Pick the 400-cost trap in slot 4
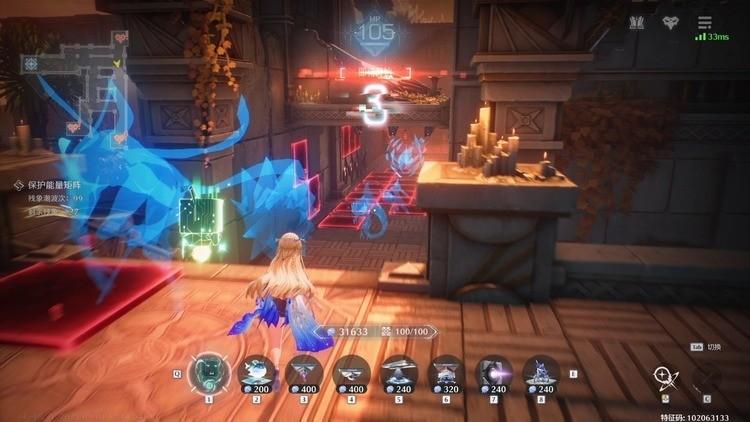The width and height of the screenshot is (750, 422). coord(351,371)
